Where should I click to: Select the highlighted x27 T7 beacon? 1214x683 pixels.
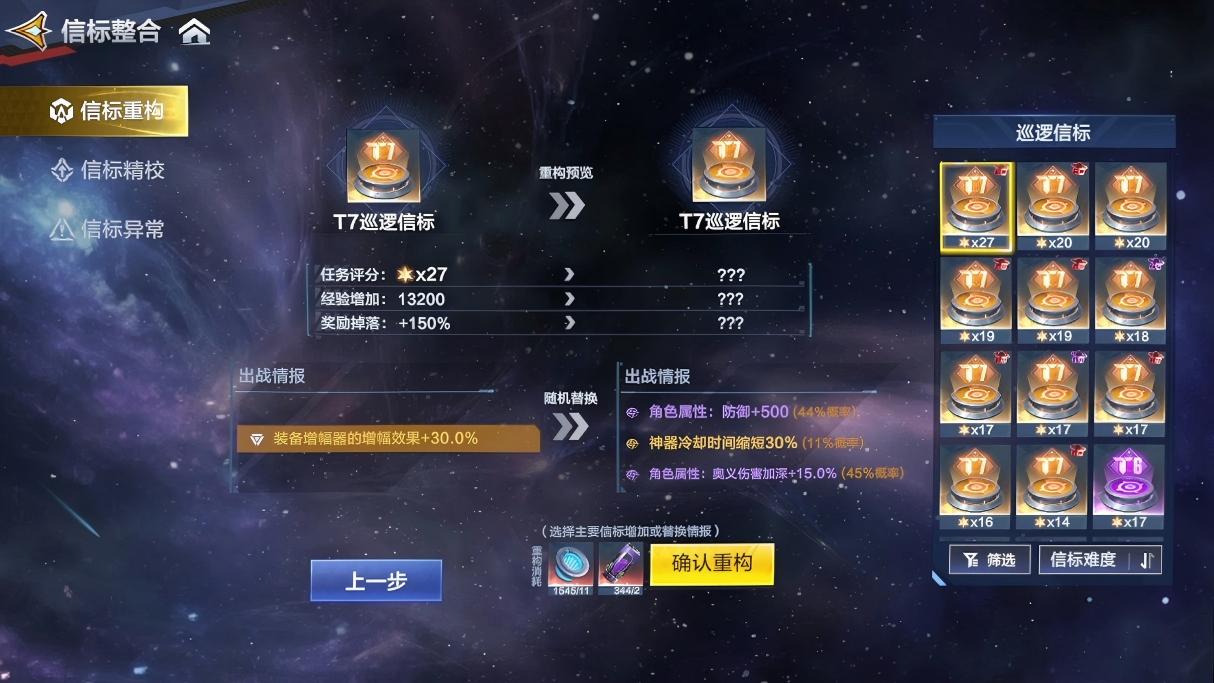click(976, 205)
